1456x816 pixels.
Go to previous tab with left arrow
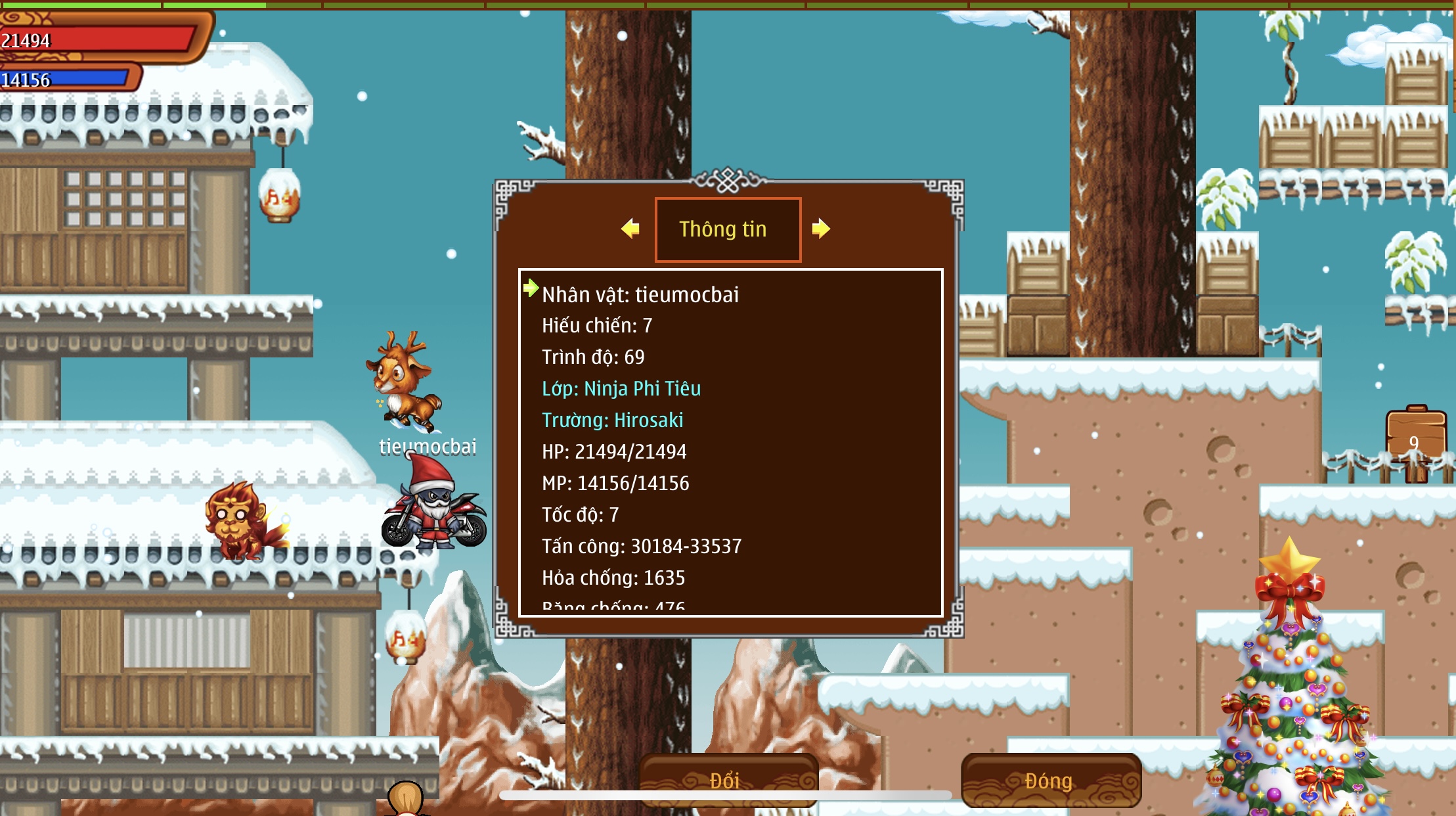click(630, 229)
